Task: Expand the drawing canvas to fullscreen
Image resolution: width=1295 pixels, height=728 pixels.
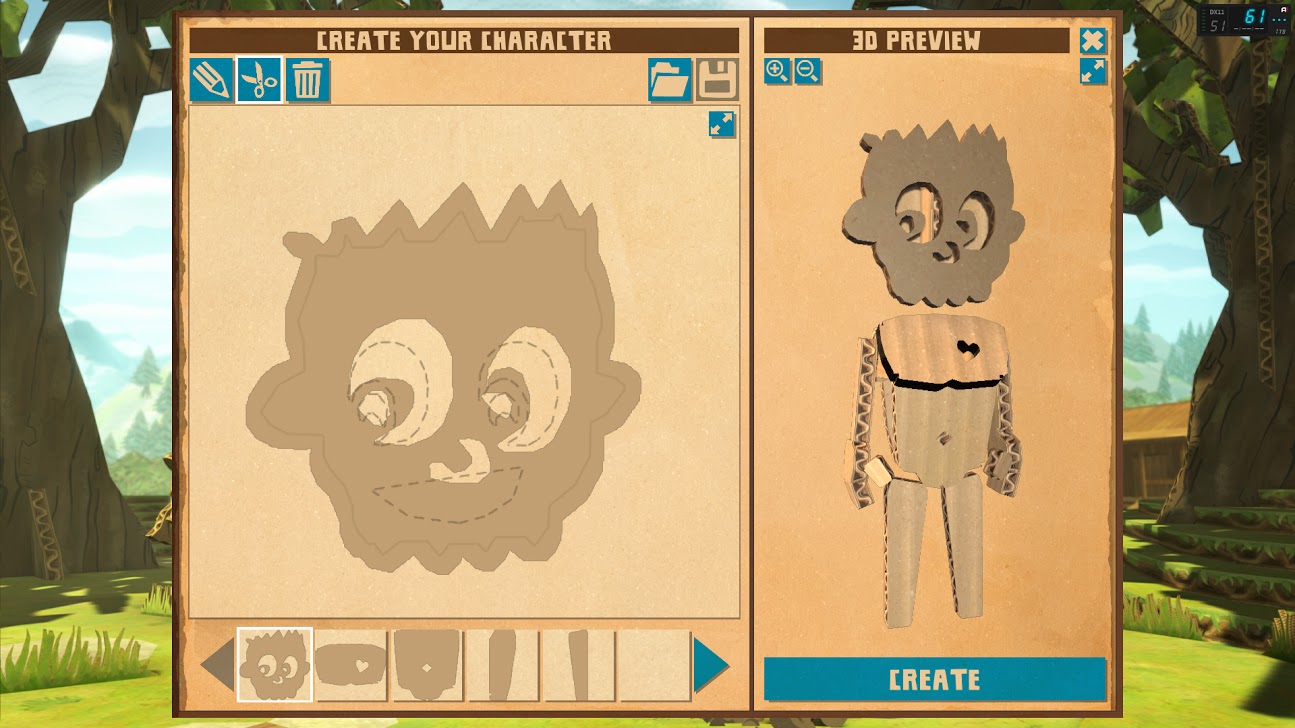Action: (721, 125)
